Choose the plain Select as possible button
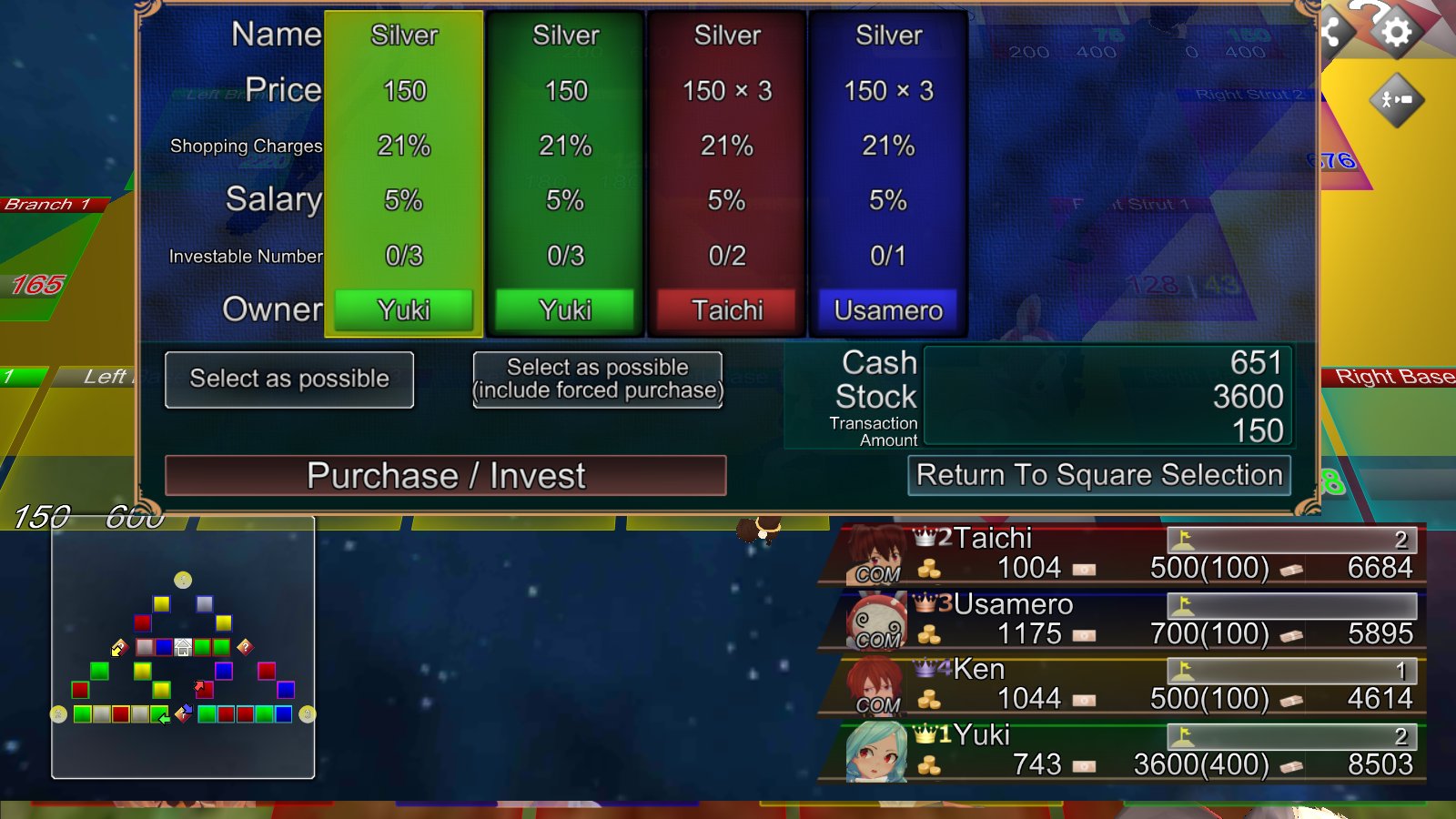The image size is (1456, 819). pos(289,379)
